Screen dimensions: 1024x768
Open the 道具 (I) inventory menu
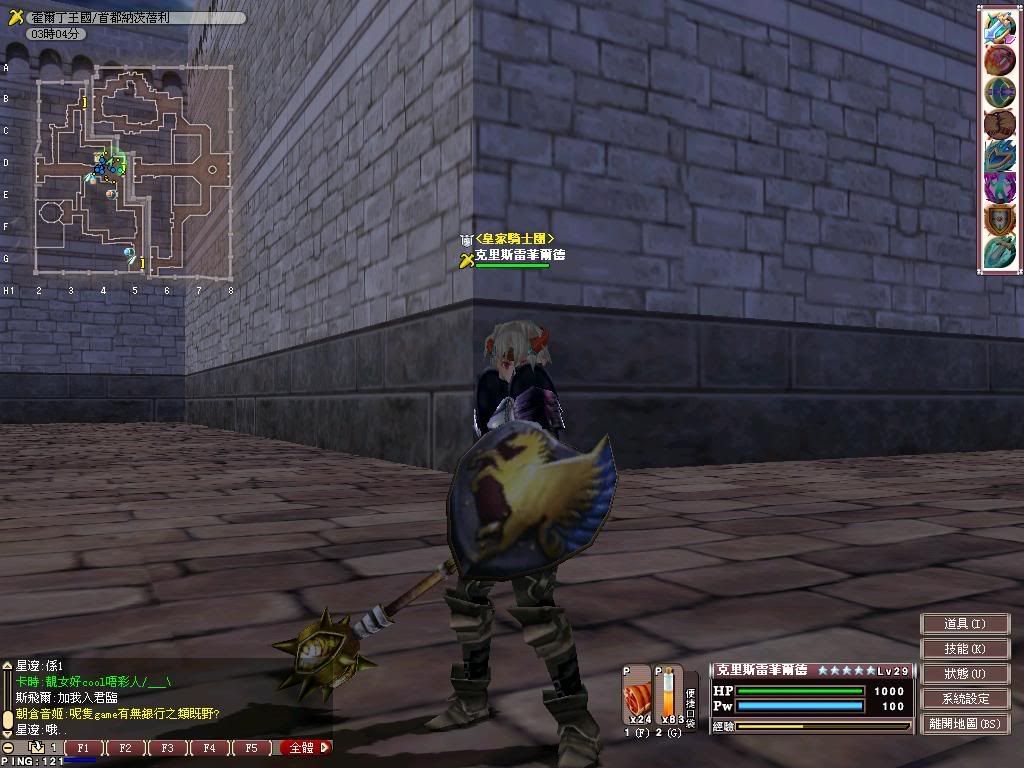pos(964,623)
